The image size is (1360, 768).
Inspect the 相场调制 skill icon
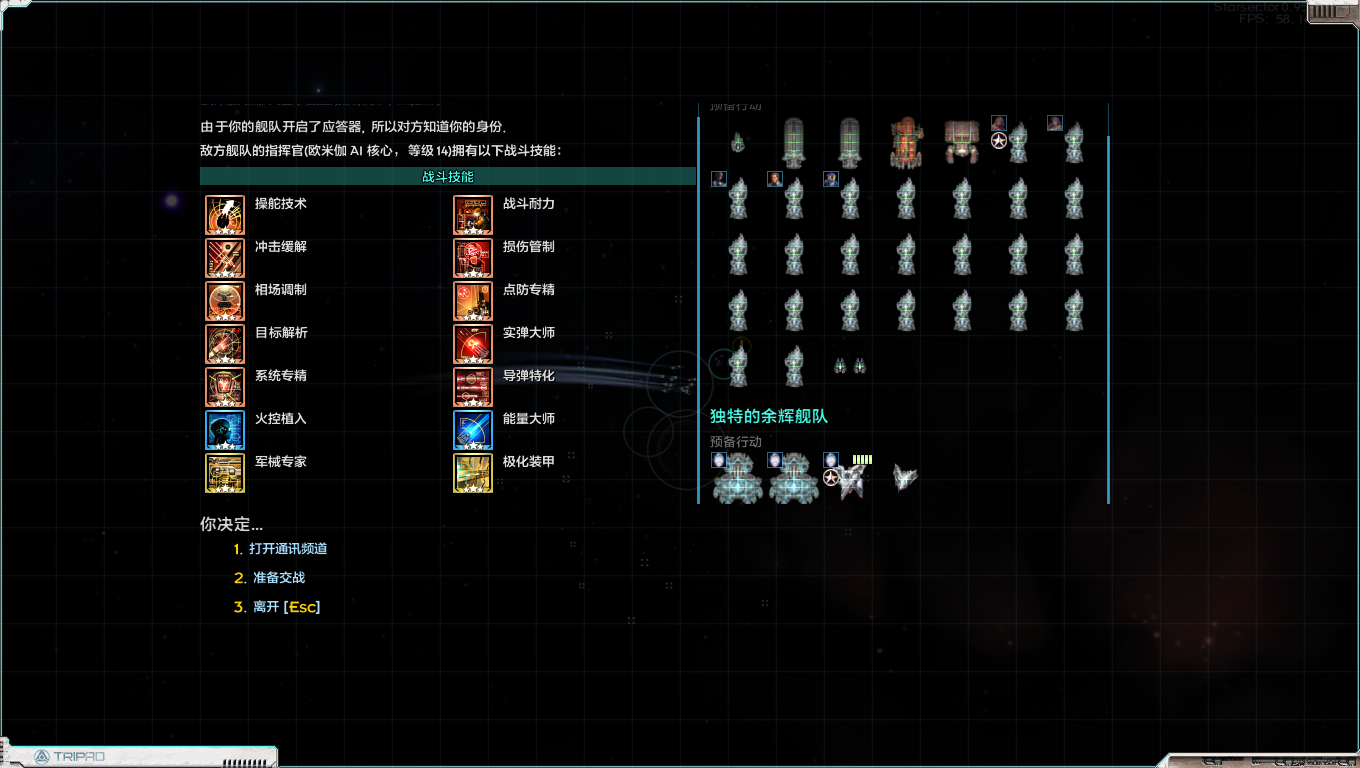pos(225,301)
